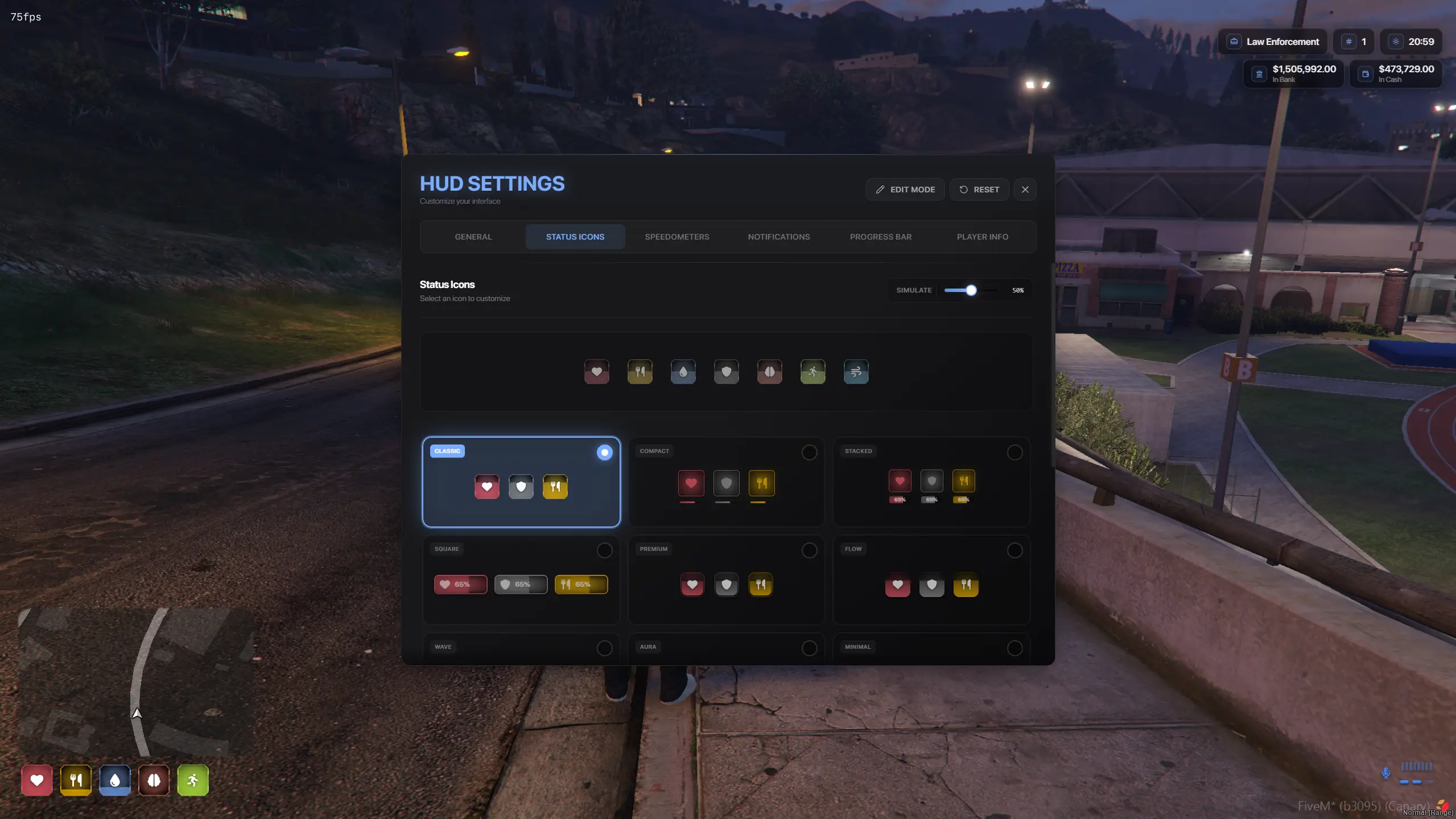Switch to the Player Info tab
Viewport: 1456px width, 819px height.
[x=982, y=236]
